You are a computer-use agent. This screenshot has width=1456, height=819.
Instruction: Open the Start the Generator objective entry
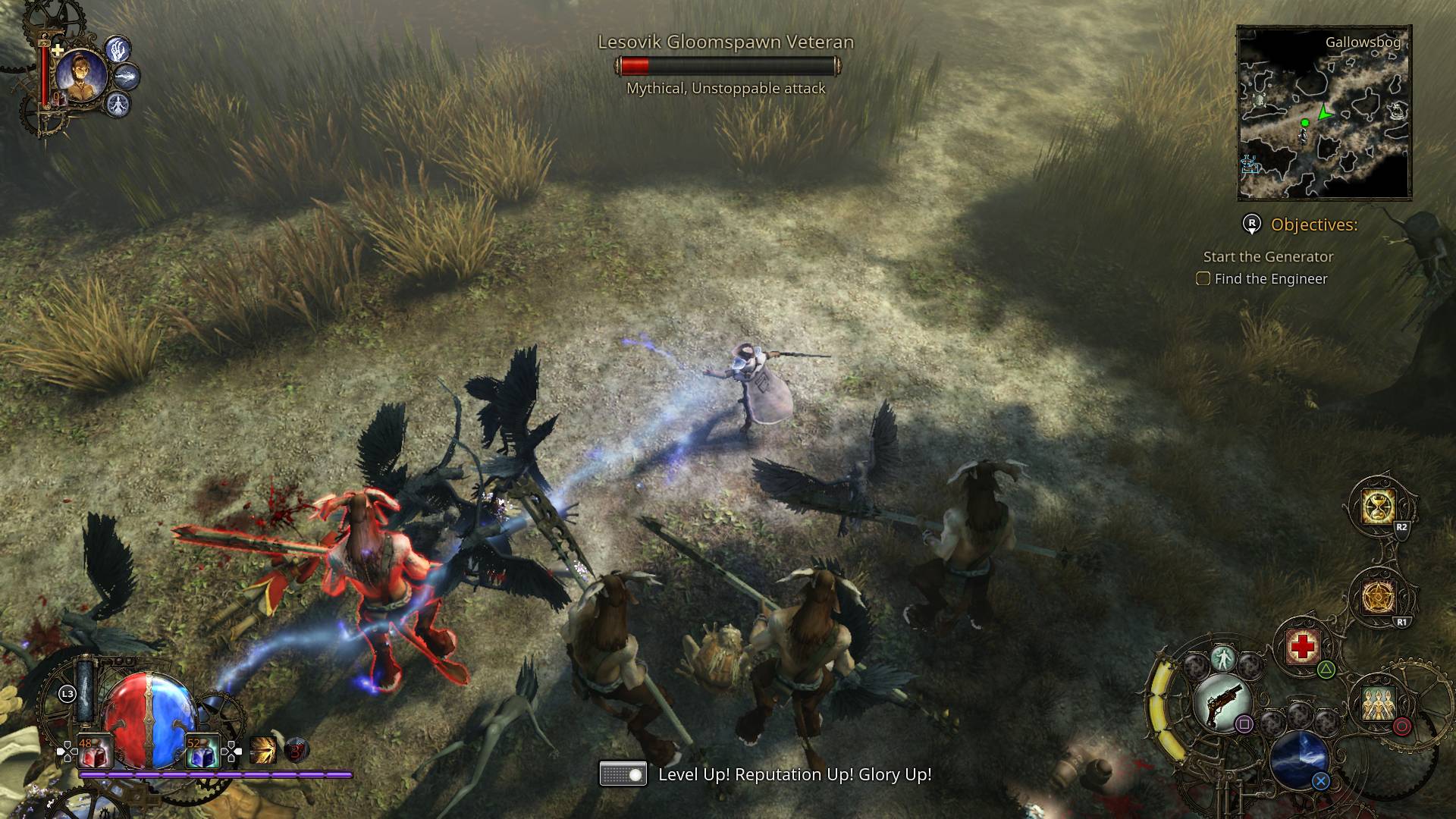click(x=1266, y=257)
